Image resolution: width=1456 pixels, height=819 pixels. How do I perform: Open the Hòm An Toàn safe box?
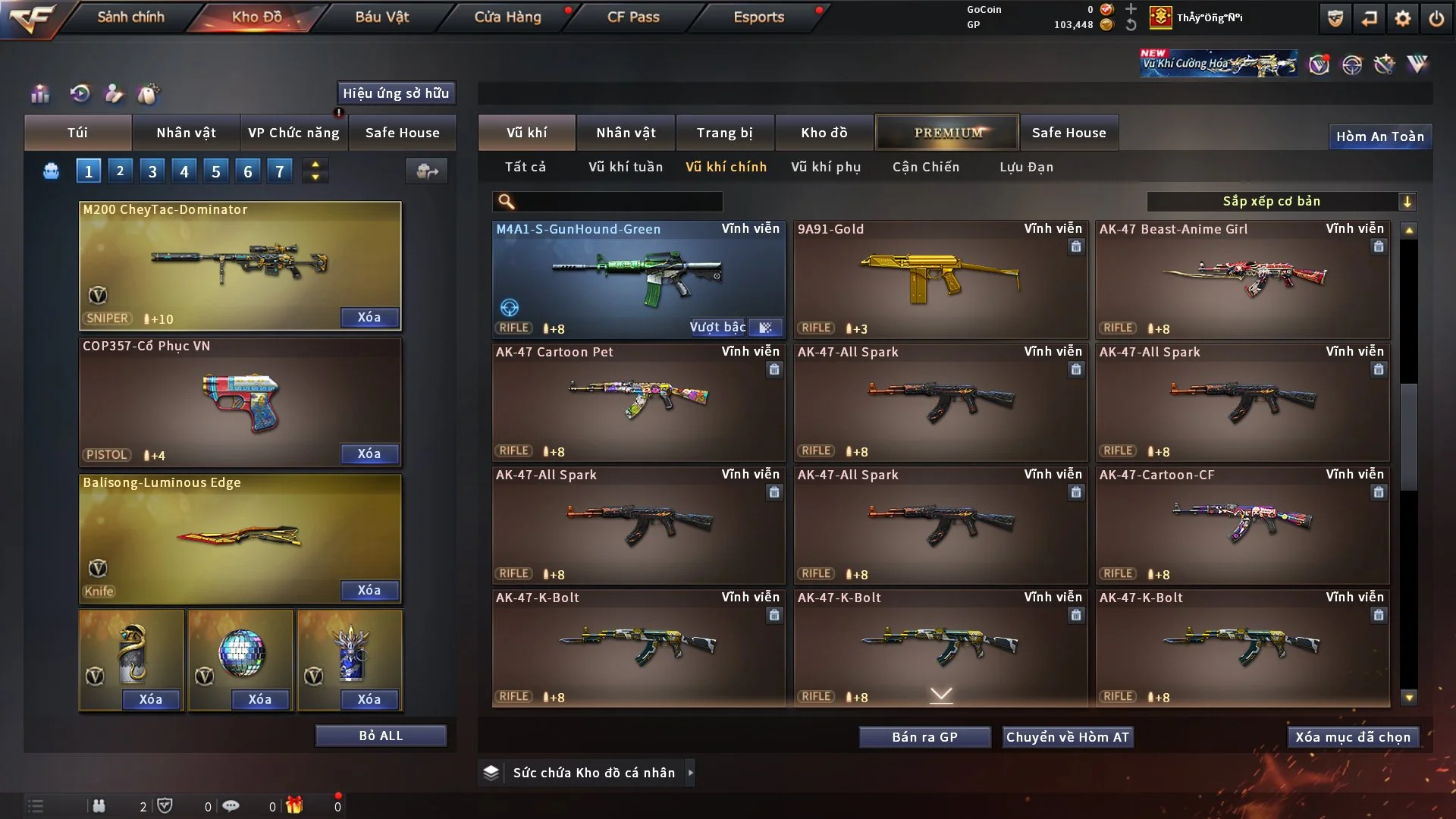coord(1379,136)
